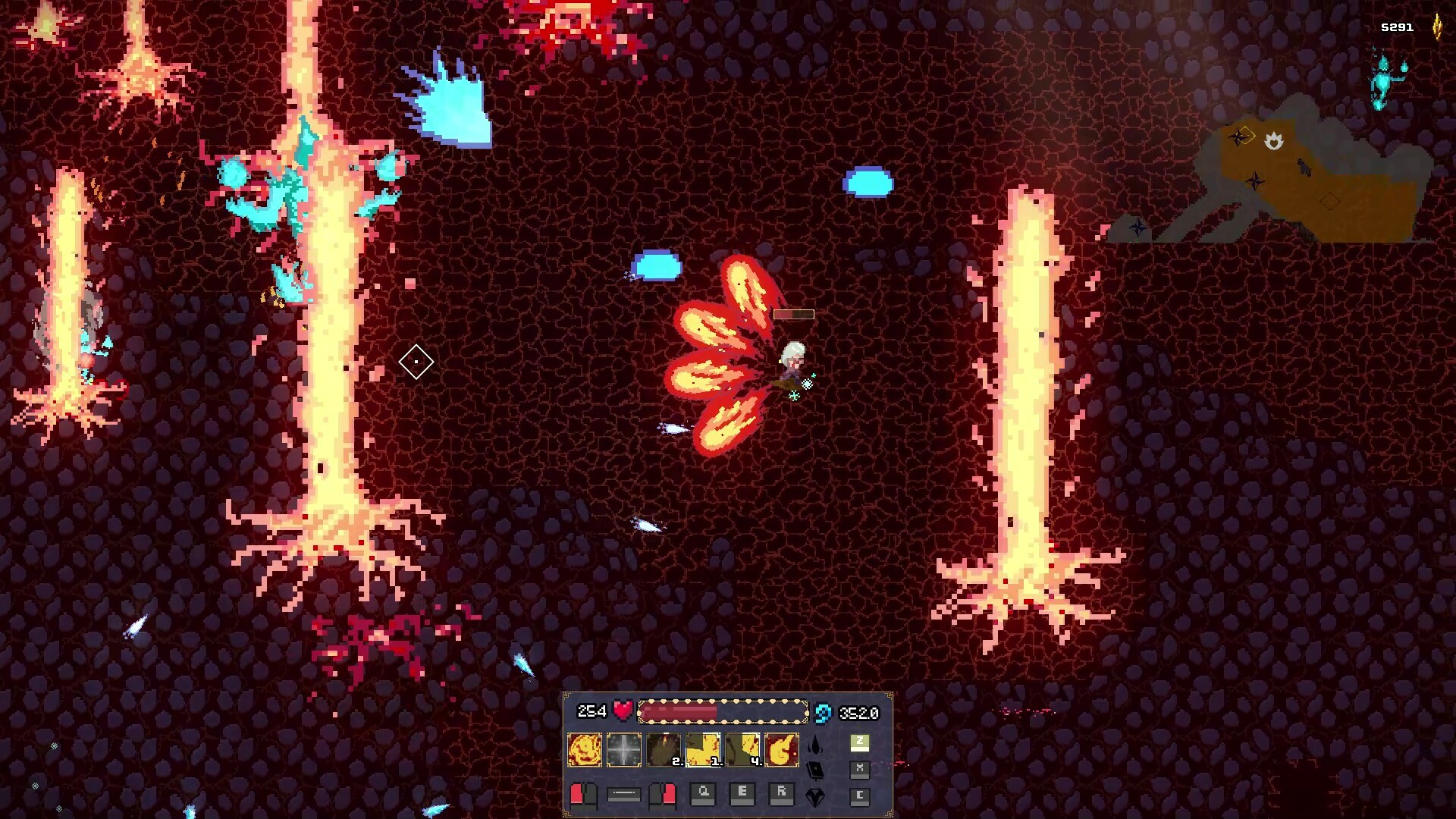
Task: Click the dark flame icon beside the ability bar
Action: [x=814, y=745]
